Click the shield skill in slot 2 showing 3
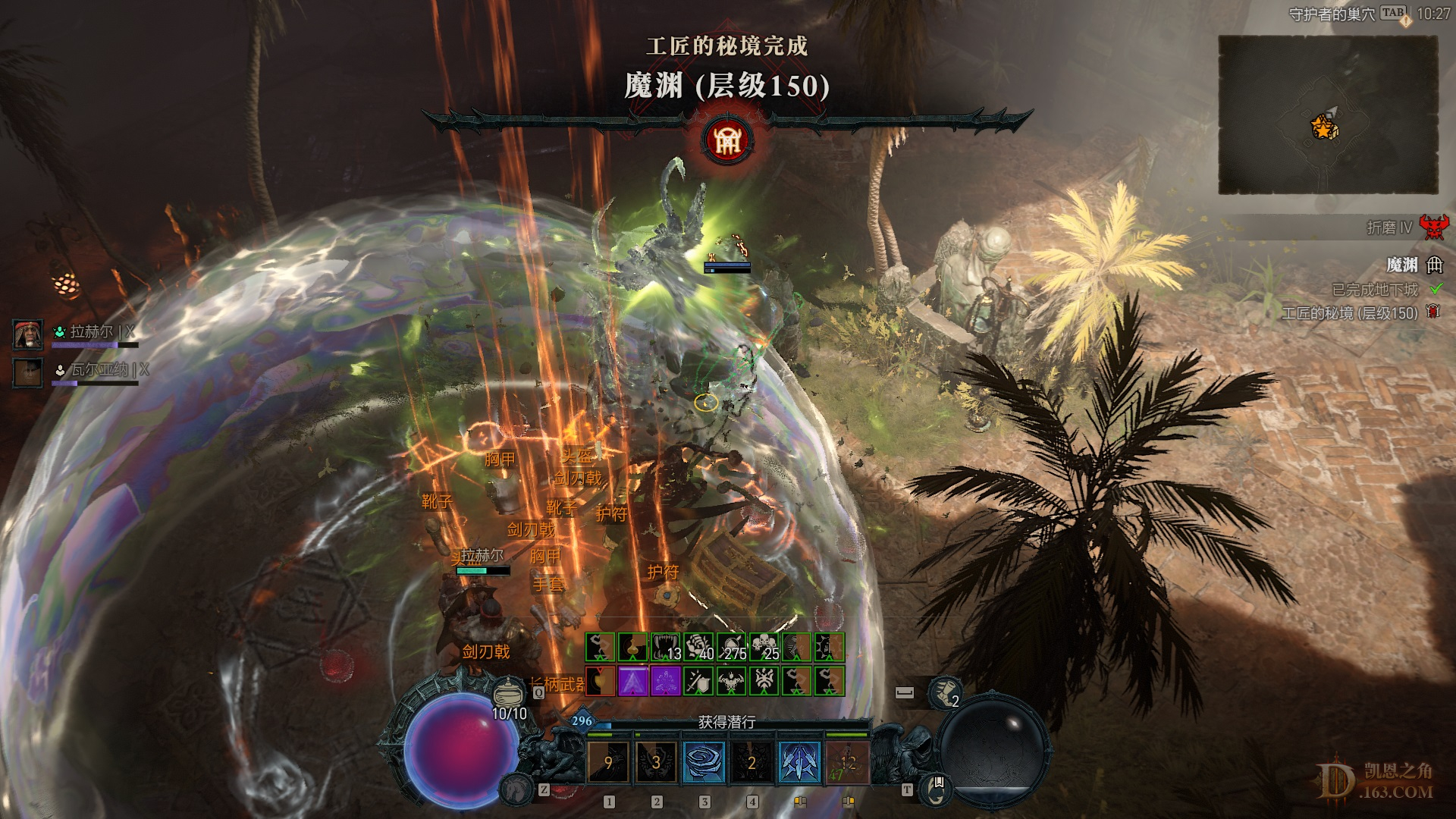The width and height of the screenshot is (1456, 819). [655, 763]
